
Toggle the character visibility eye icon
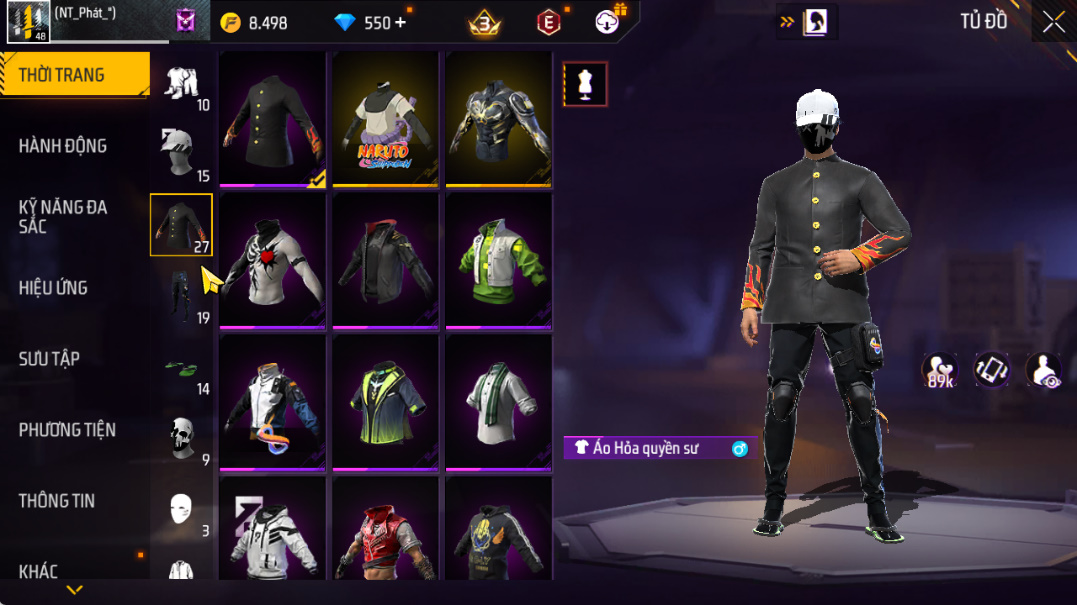pos(1043,370)
